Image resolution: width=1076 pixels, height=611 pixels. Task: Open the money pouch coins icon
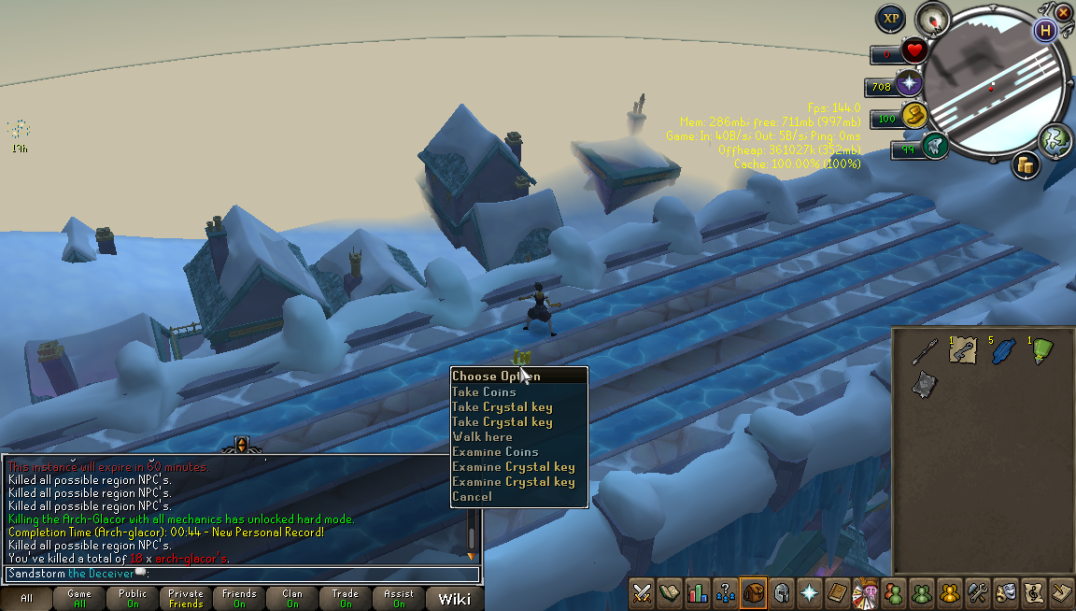point(1025,165)
